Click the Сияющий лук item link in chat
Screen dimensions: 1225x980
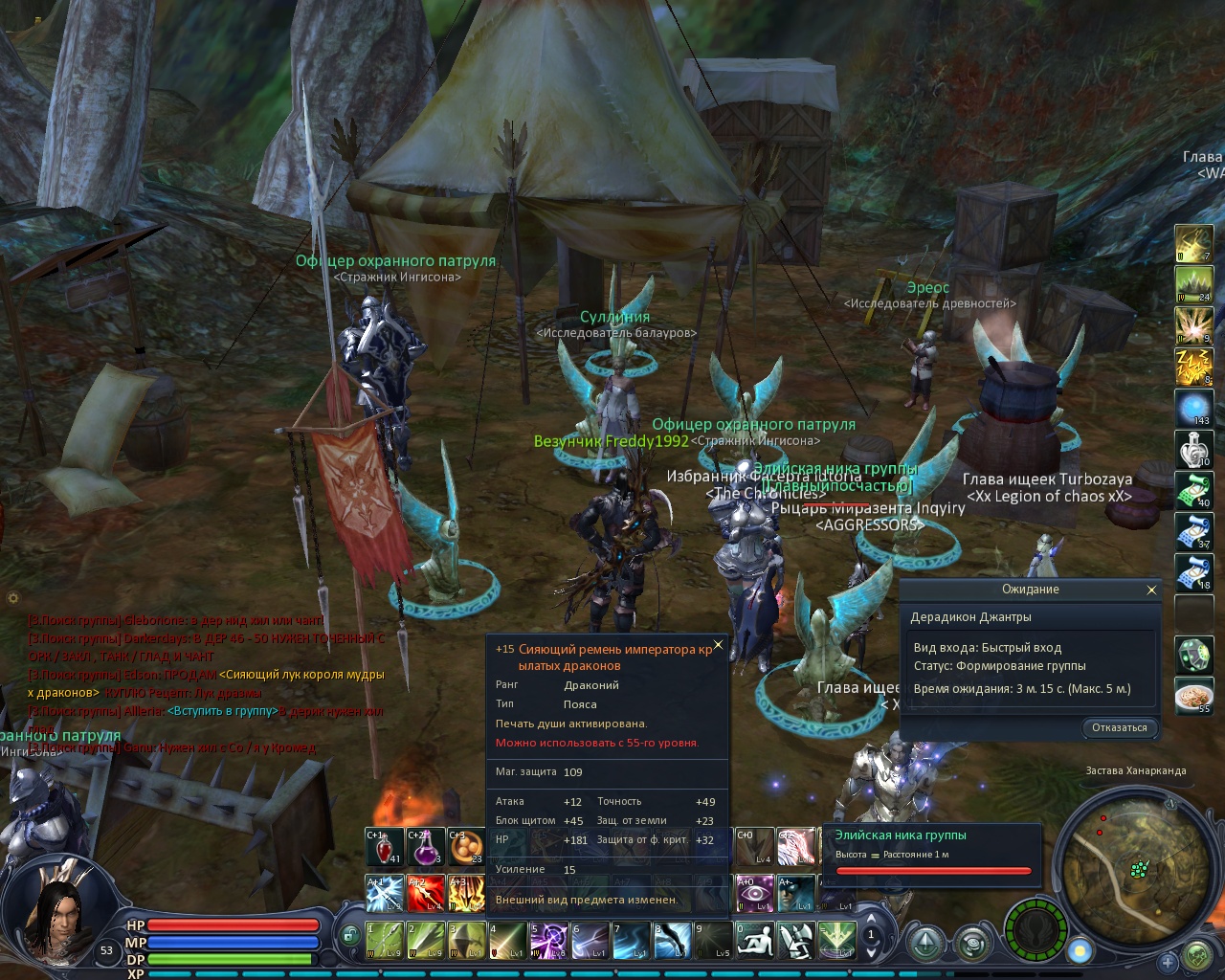(301, 675)
